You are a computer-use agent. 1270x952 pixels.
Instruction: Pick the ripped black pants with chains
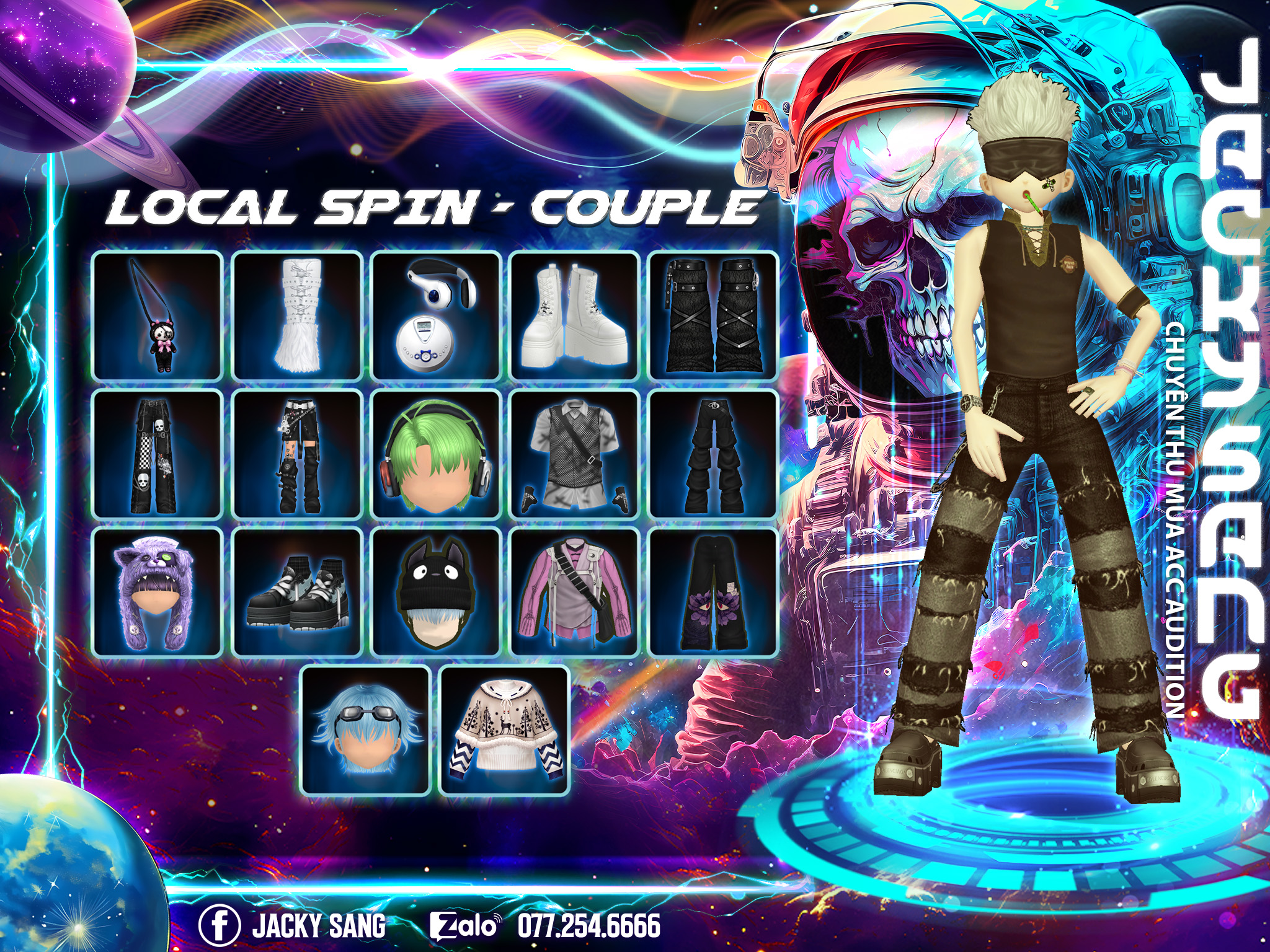pos(297,454)
